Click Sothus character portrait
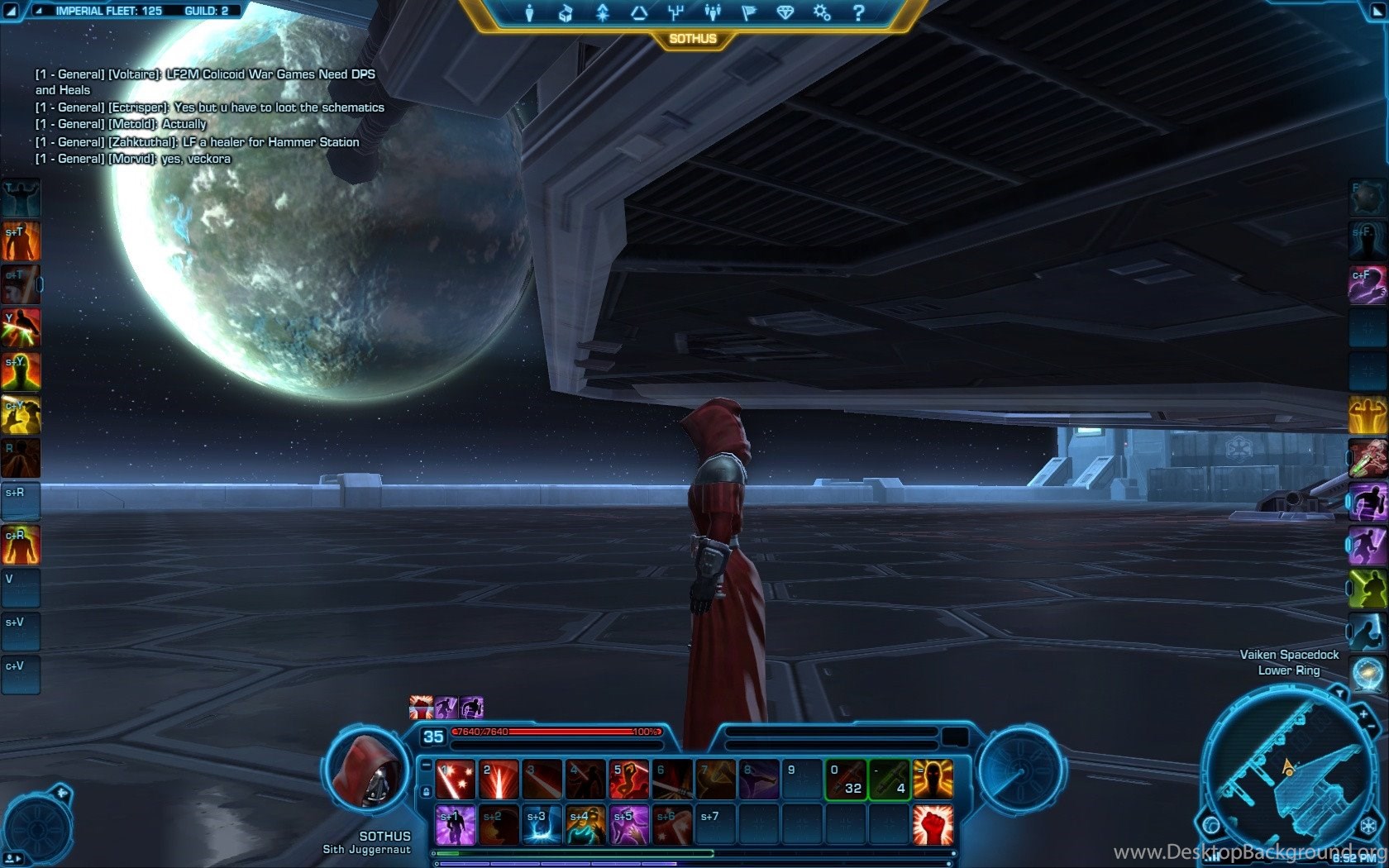Viewport: 1389px width, 868px height. tap(366, 773)
